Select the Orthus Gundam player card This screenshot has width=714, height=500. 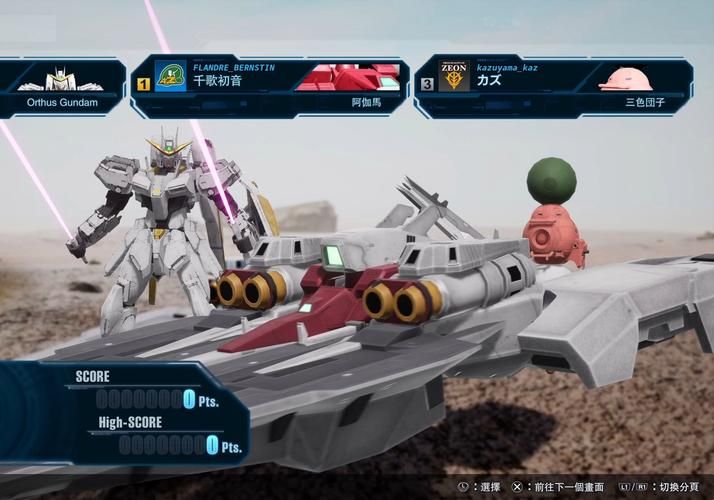(60, 88)
